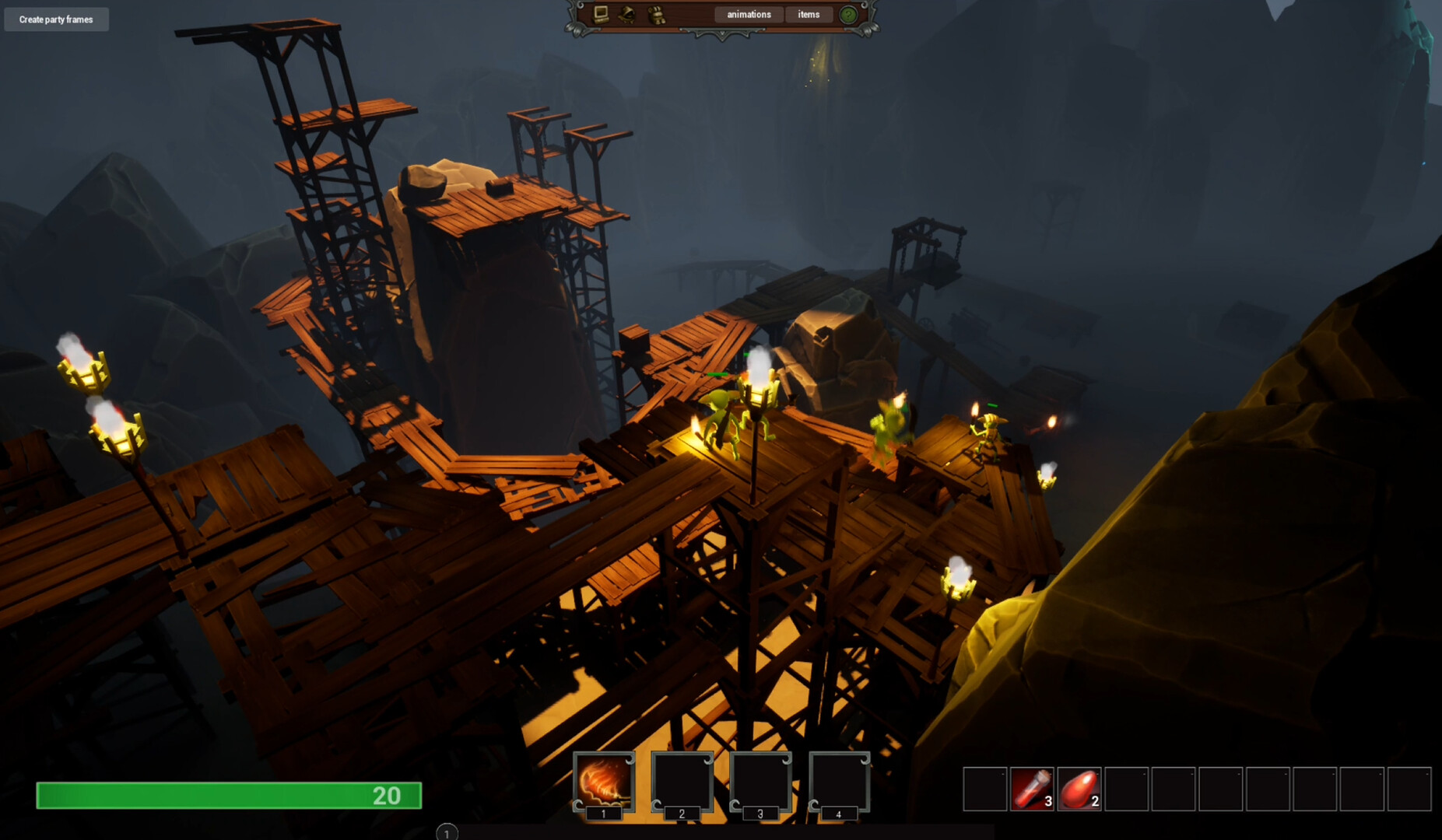
Task: Click the green question mark help icon
Action: 847,14
